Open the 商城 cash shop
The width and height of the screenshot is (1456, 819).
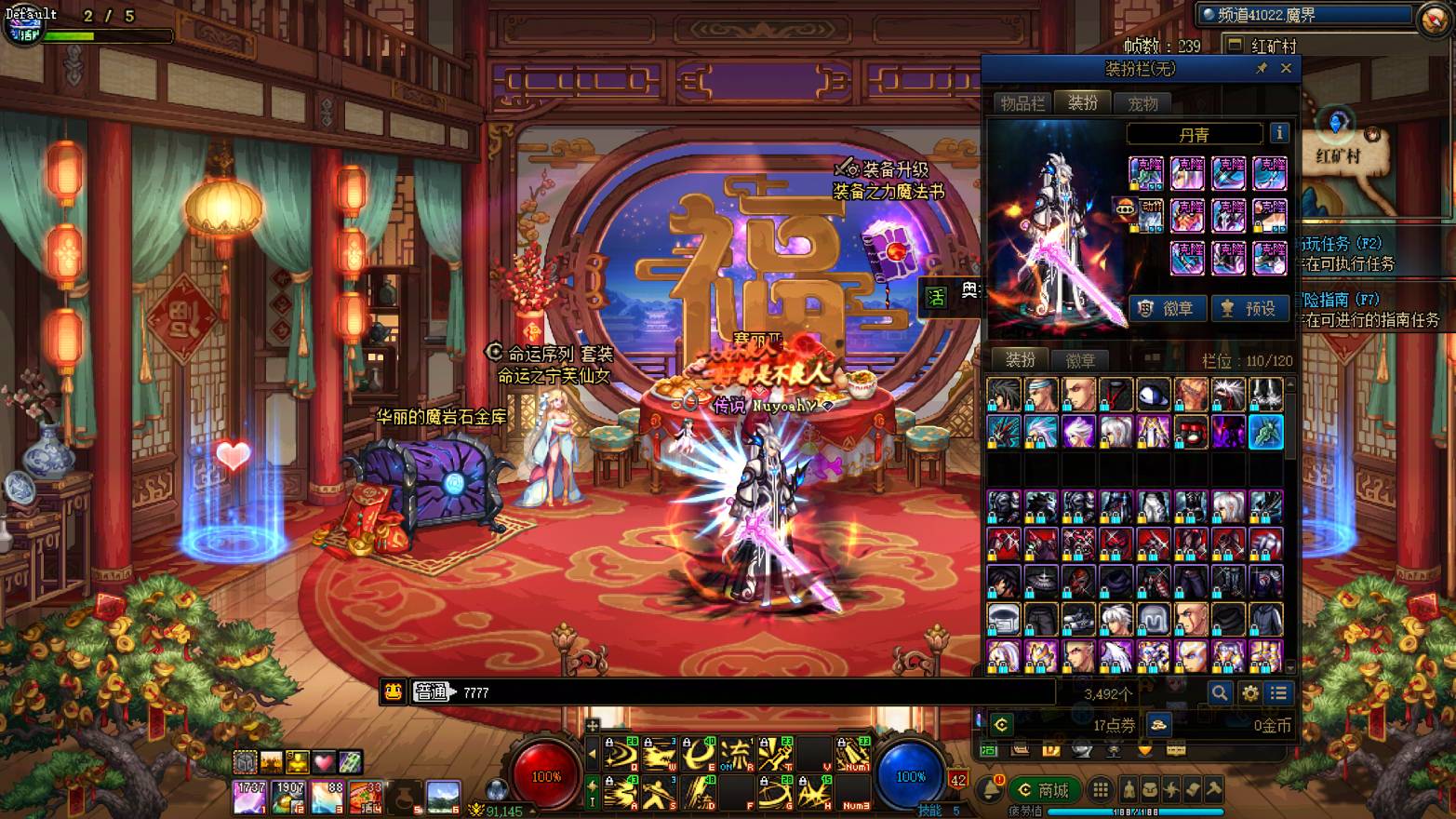pyautogui.click(x=1044, y=790)
